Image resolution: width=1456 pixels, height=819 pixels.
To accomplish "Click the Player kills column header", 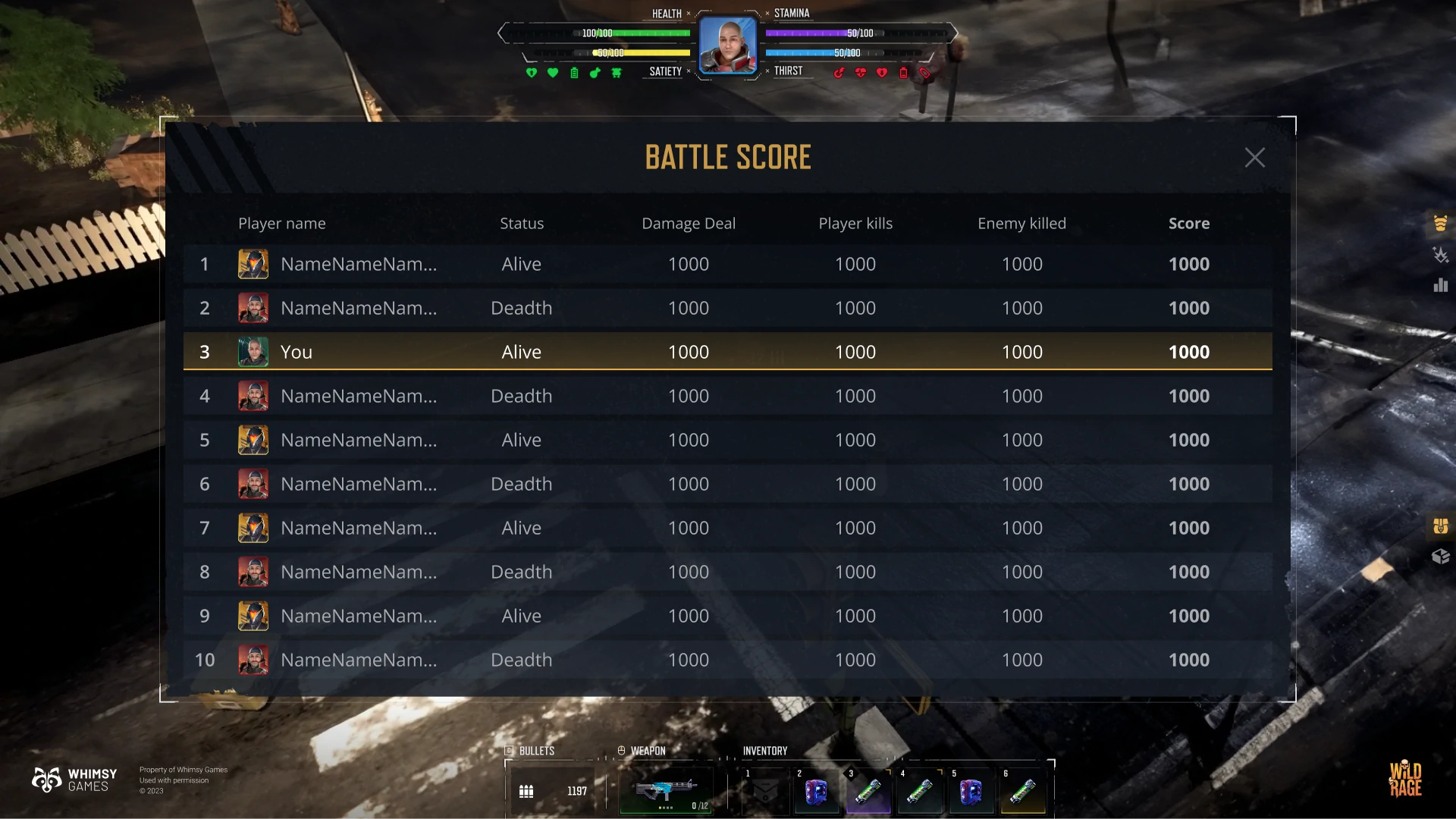I will (x=855, y=224).
